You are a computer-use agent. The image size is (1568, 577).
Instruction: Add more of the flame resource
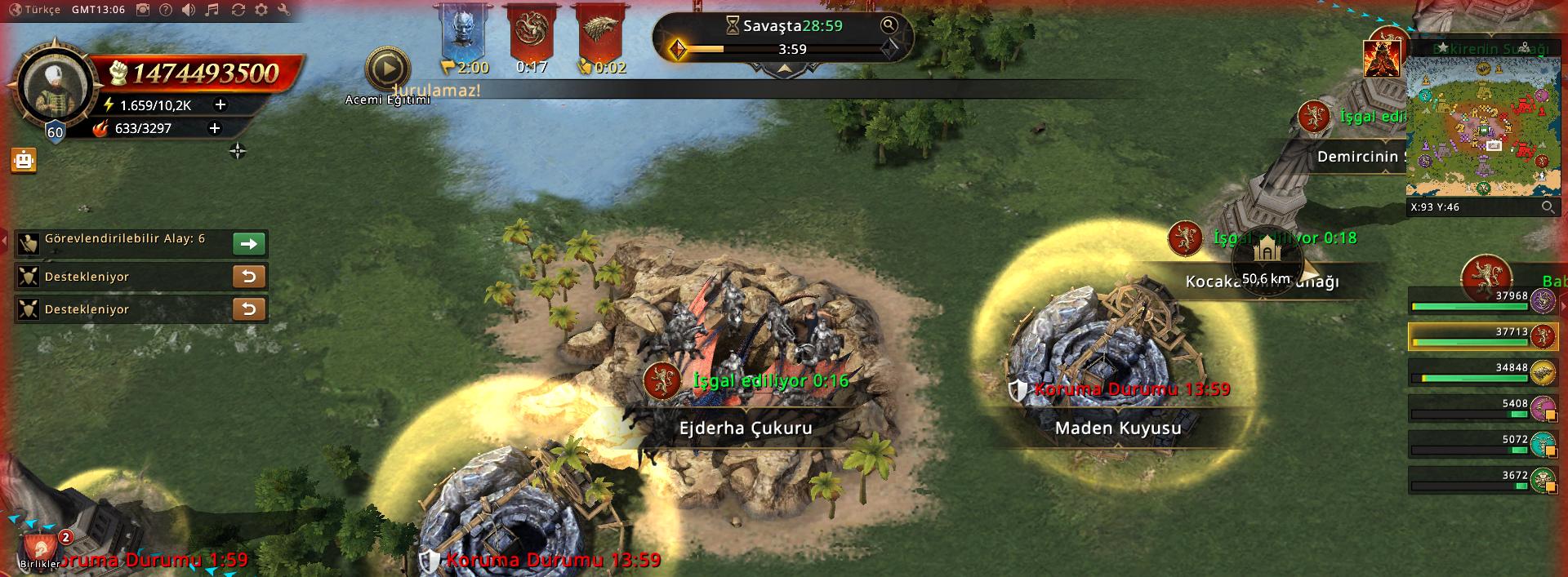click(x=215, y=128)
